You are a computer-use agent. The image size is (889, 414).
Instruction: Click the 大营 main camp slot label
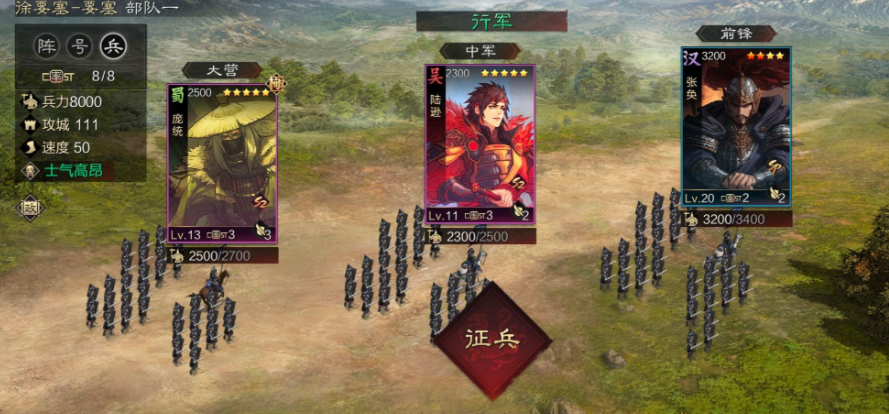[x=221, y=70]
